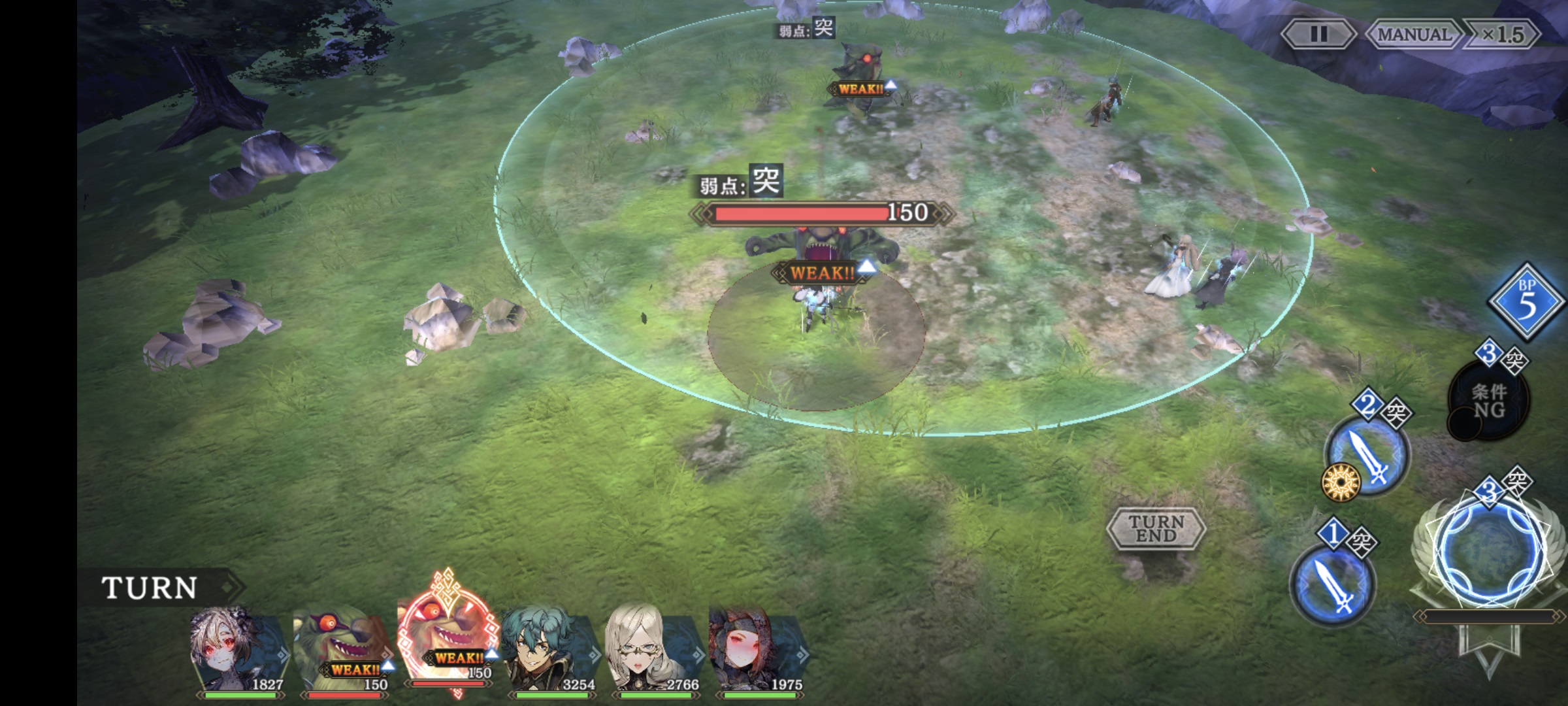Select the red-eyed white-haired girl portrait
This screenshot has width=1568, height=706.
point(237,650)
